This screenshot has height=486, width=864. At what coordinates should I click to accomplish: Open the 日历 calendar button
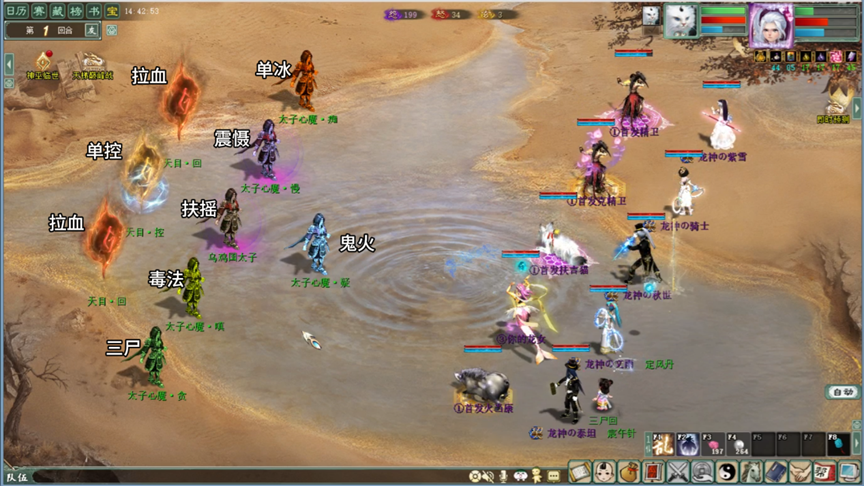(19, 10)
